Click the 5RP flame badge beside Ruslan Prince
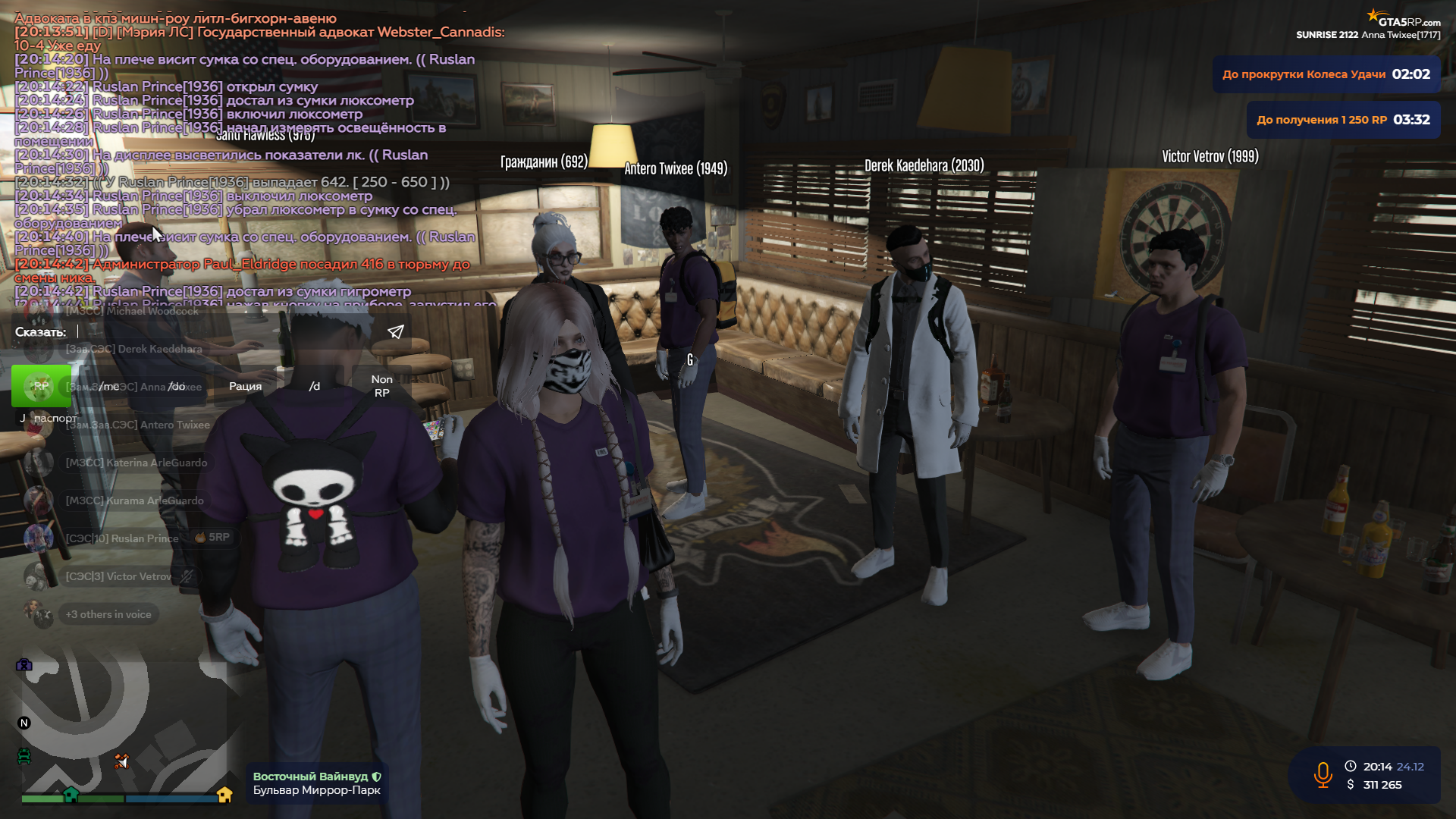This screenshot has width=1456, height=819. (200, 538)
